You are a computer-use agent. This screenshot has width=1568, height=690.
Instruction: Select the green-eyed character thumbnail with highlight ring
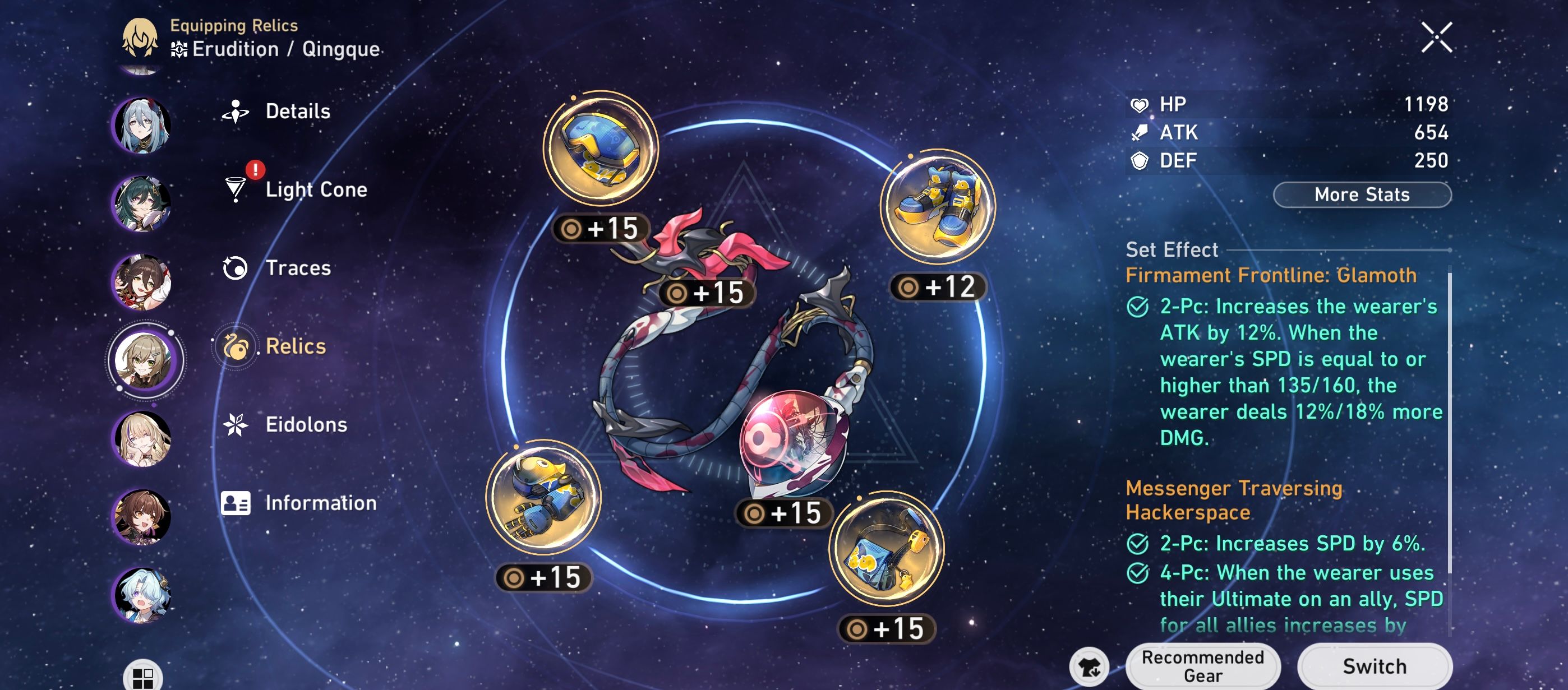pos(144,360)
